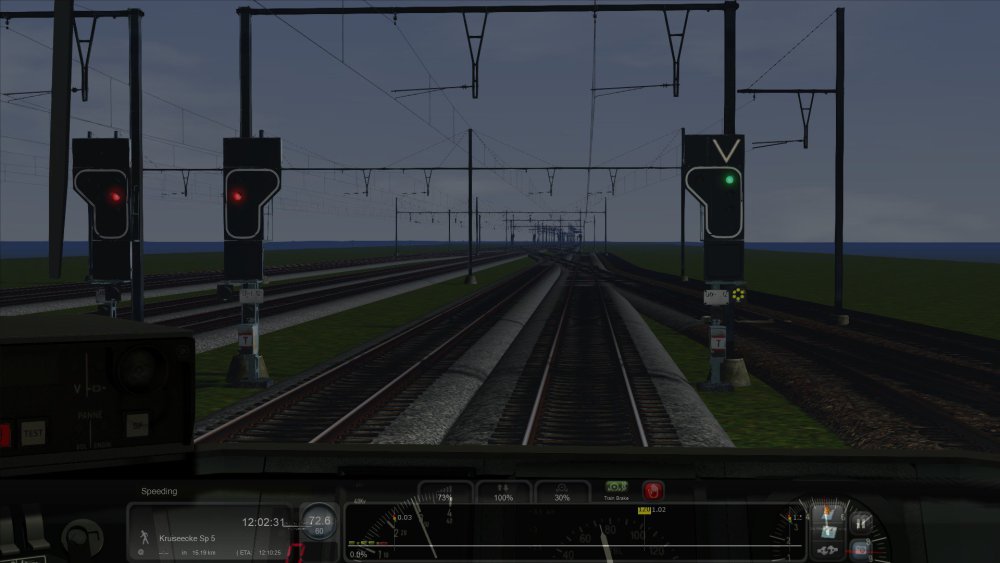Open the camera view button
The image size is (1000, 563).
860,548
